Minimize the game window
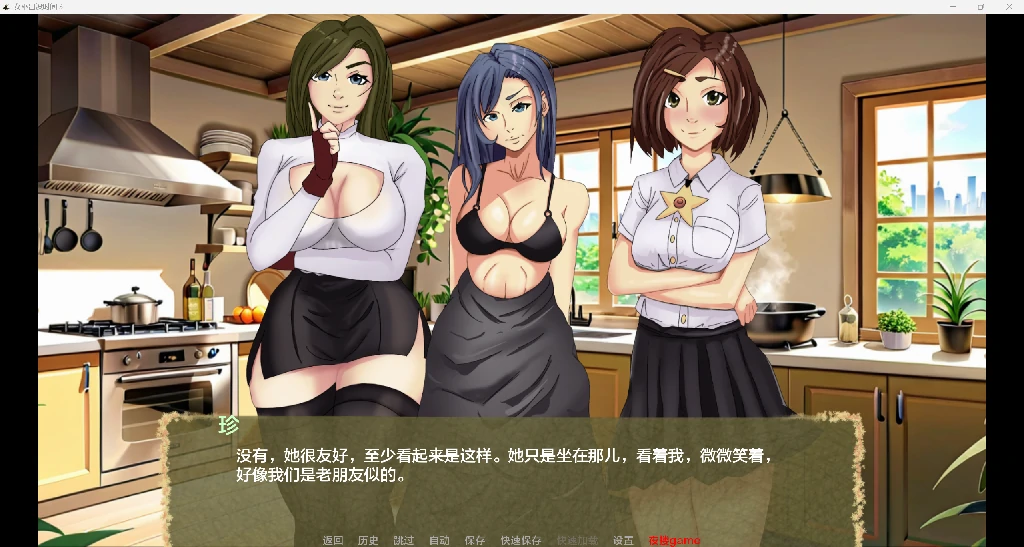 (x=953, y=6)
